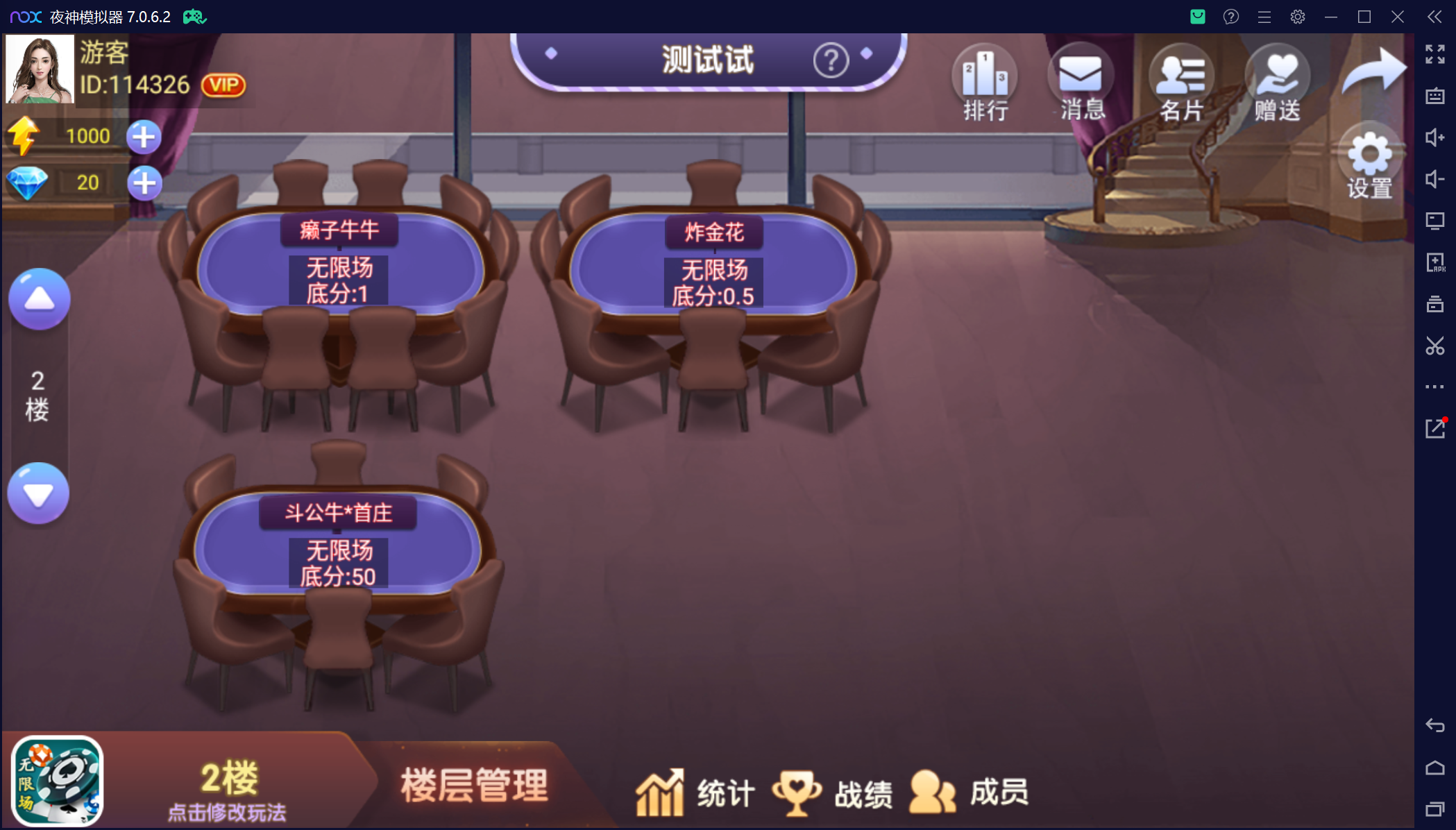Install an APK from the Nox sidebar

pyautogui.click(x=1436, y=262)
